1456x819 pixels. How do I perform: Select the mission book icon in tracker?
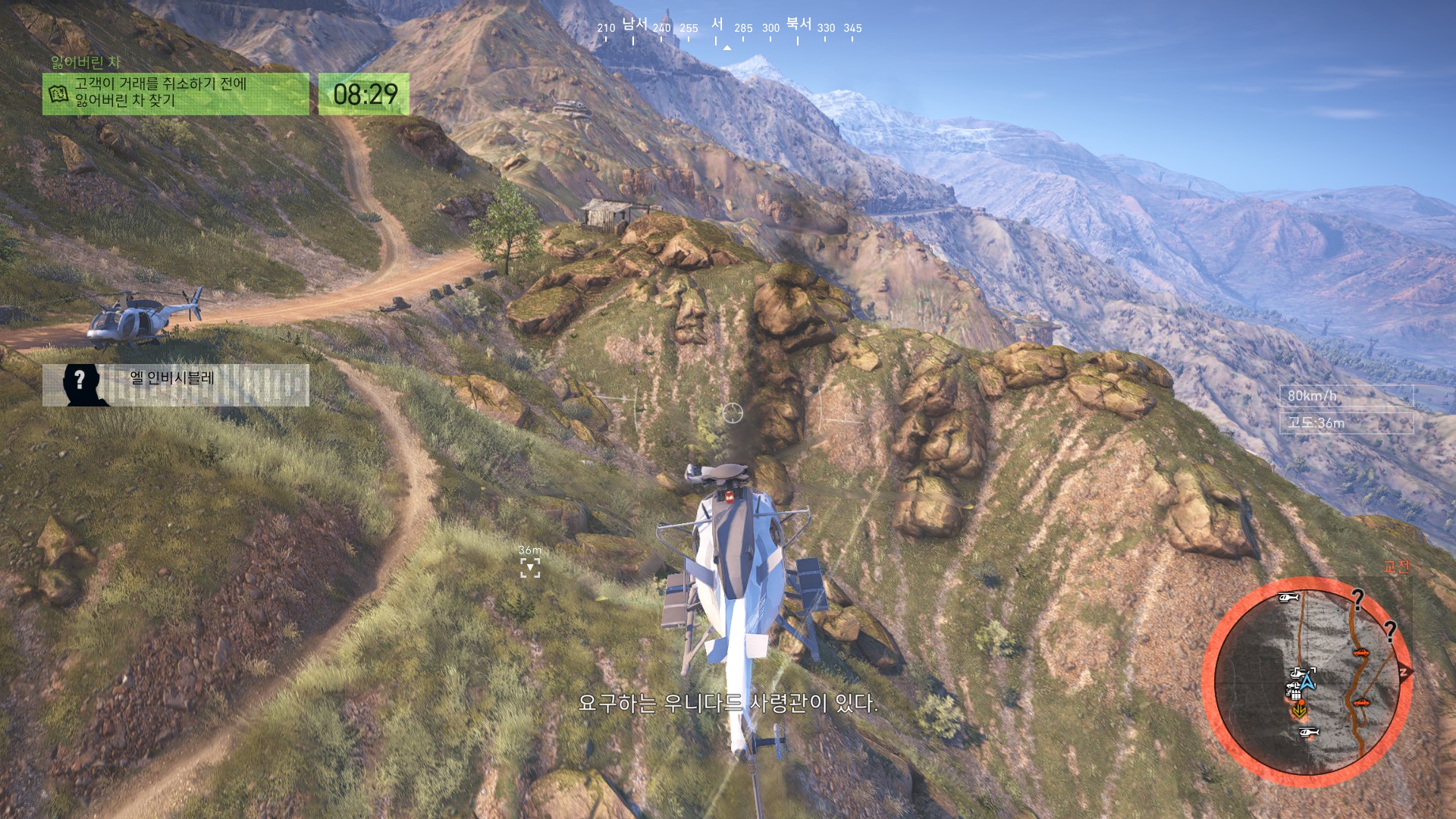point(58,94)
